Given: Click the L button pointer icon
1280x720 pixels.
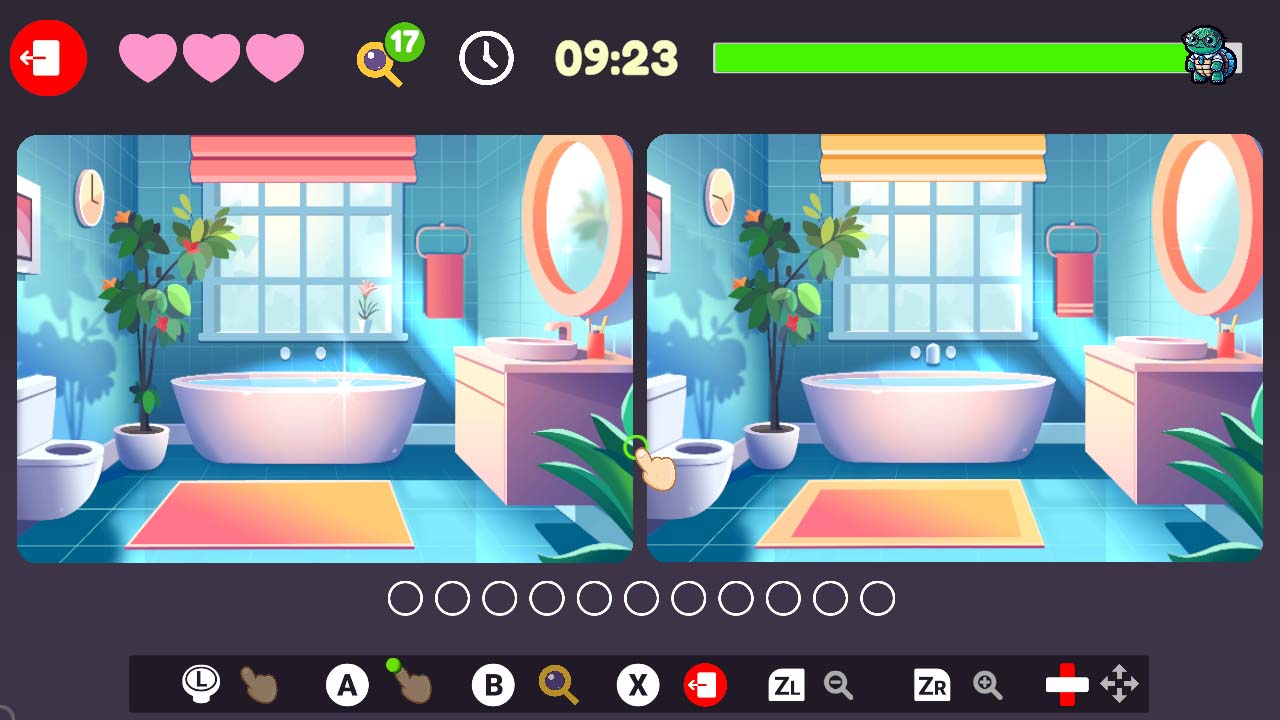Looking at the screenshot, I should (199, 684).
